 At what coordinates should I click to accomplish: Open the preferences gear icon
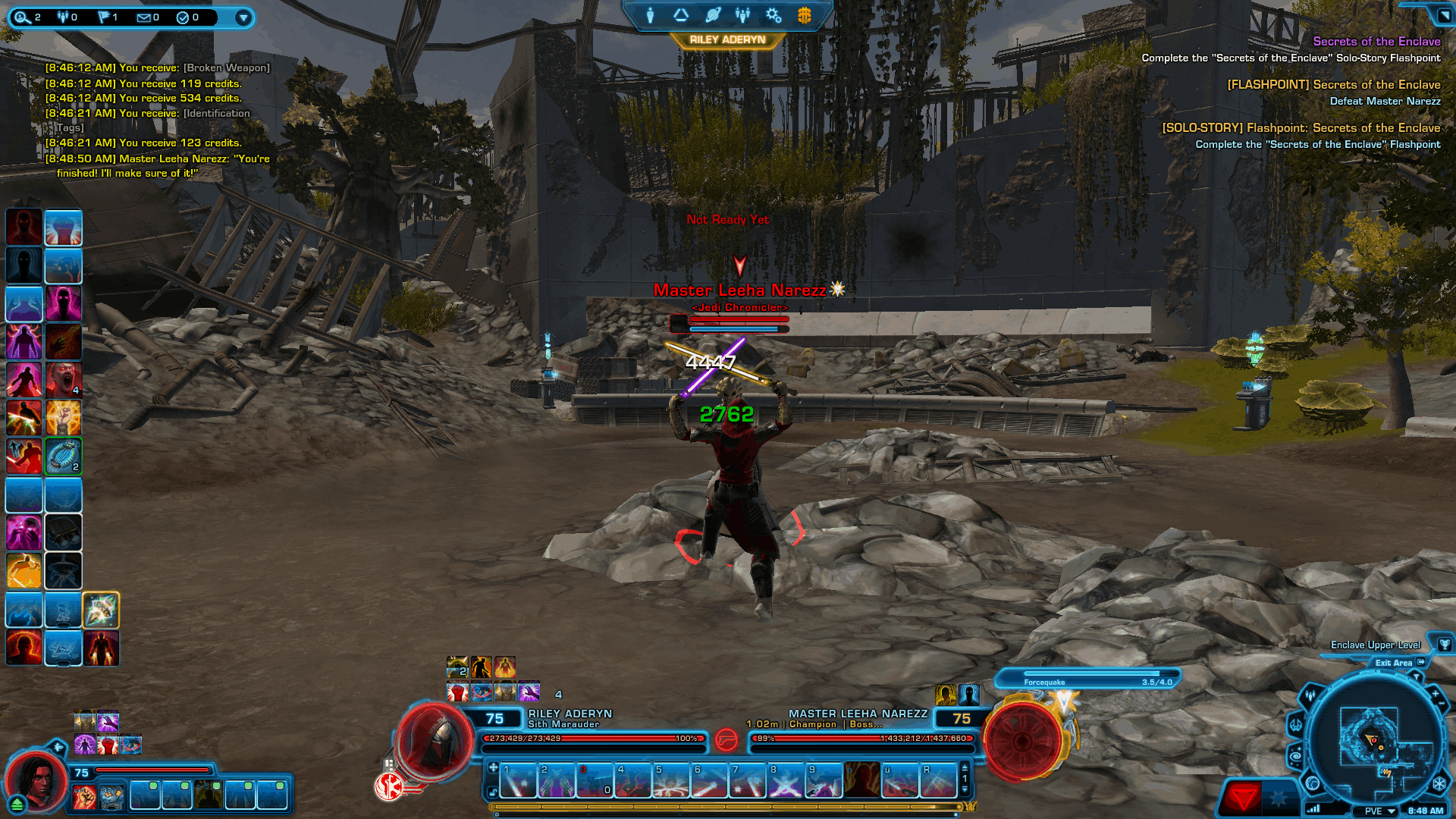point(773,15)
